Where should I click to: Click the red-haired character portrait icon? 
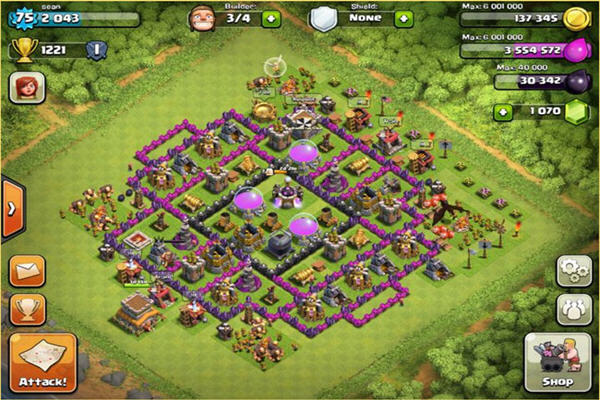[26, 88]
